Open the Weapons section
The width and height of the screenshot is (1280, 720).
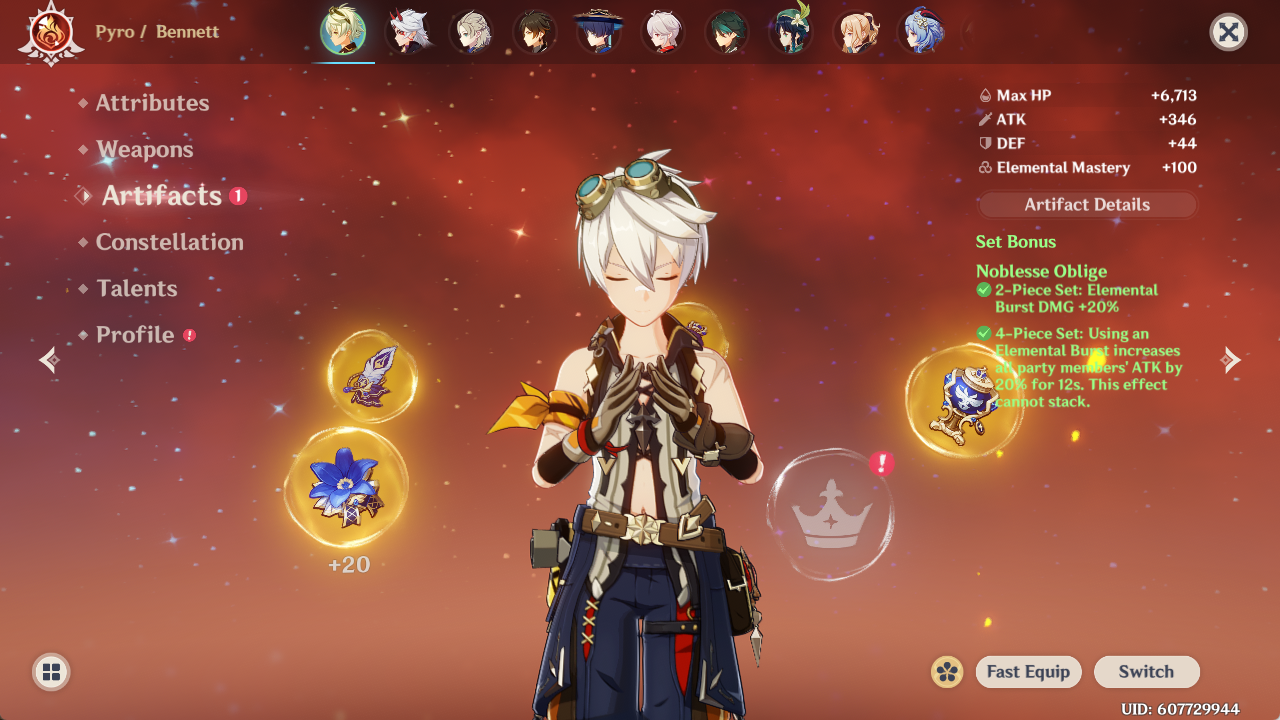tap(145, 150)
